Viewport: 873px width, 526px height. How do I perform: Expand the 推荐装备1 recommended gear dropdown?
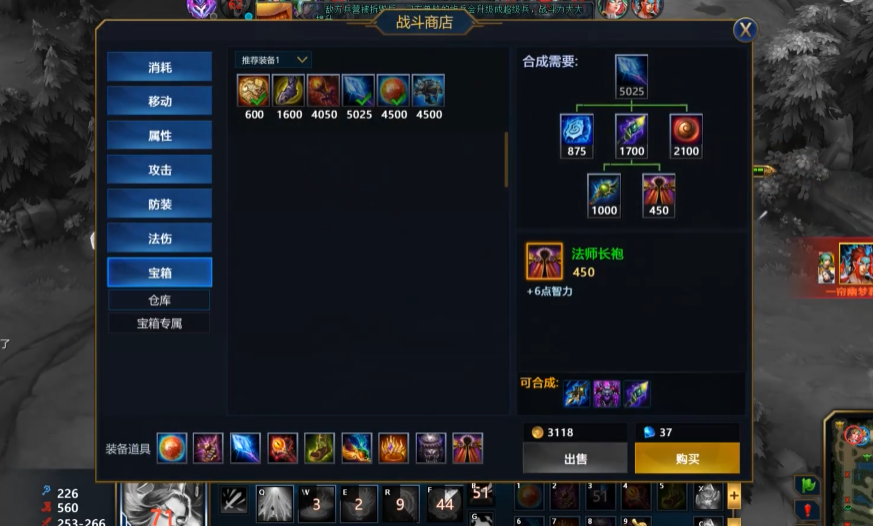(x=273, y=60)
